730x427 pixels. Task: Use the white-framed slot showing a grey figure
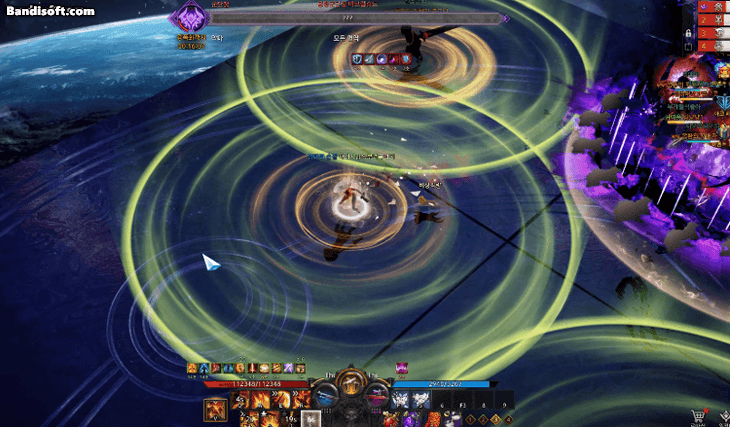pyautogui.click(x=311, y=419)
